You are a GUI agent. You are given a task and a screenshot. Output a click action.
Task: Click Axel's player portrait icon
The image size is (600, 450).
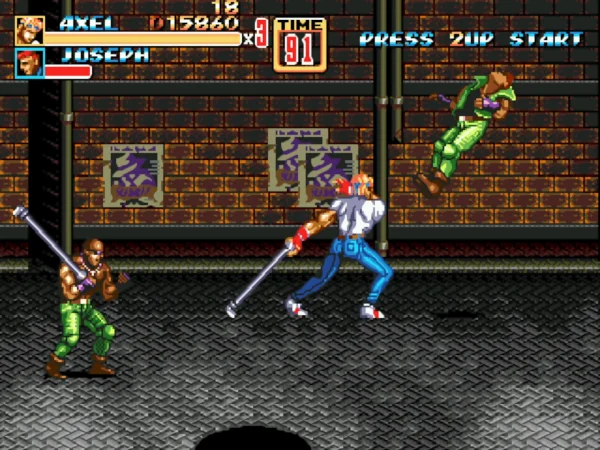29,30
